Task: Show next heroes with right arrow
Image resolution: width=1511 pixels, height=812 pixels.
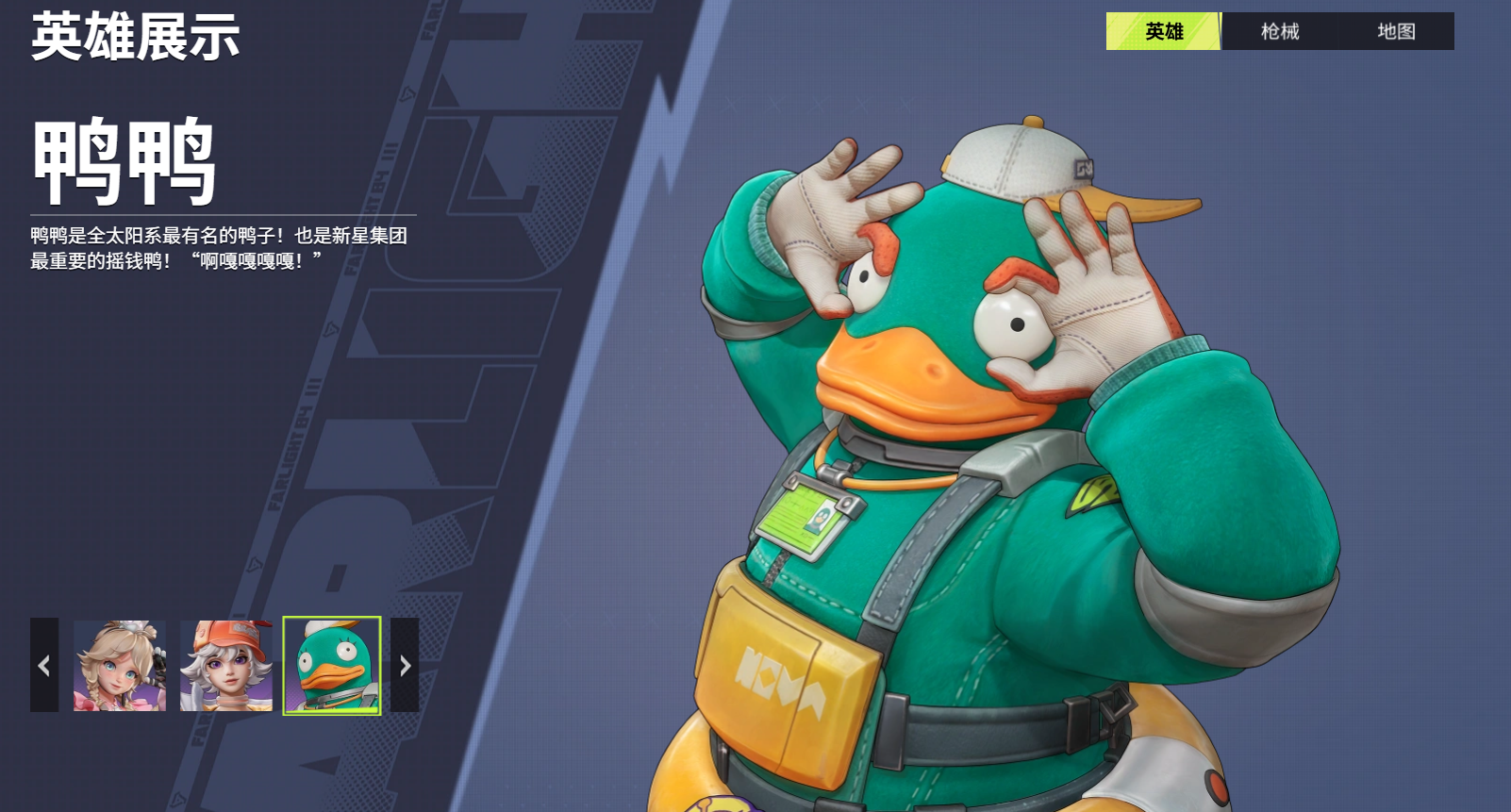Action: 405,666
